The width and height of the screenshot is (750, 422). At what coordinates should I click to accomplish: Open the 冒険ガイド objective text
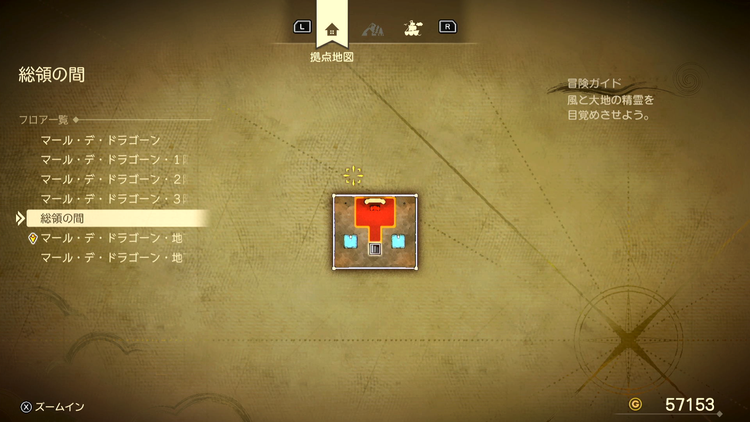pyautogui.click(x=607, y=100)
